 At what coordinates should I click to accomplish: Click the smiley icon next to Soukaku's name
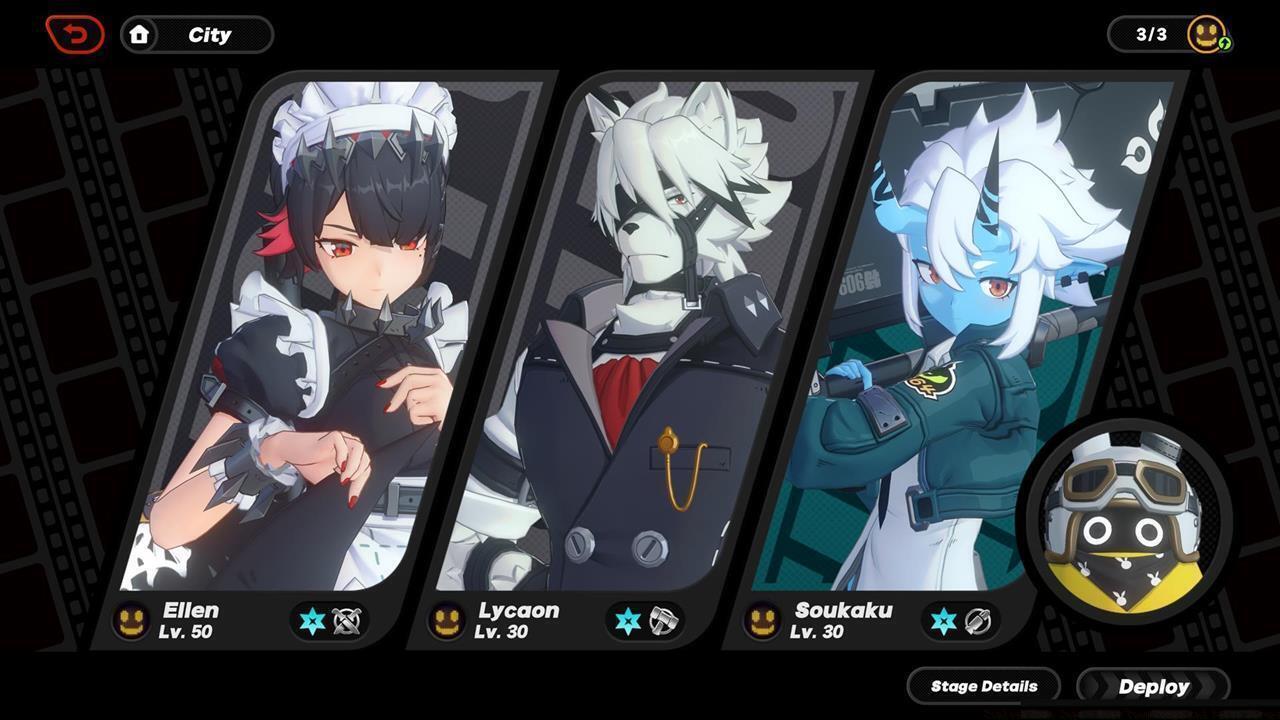click(x=764, y=620)
